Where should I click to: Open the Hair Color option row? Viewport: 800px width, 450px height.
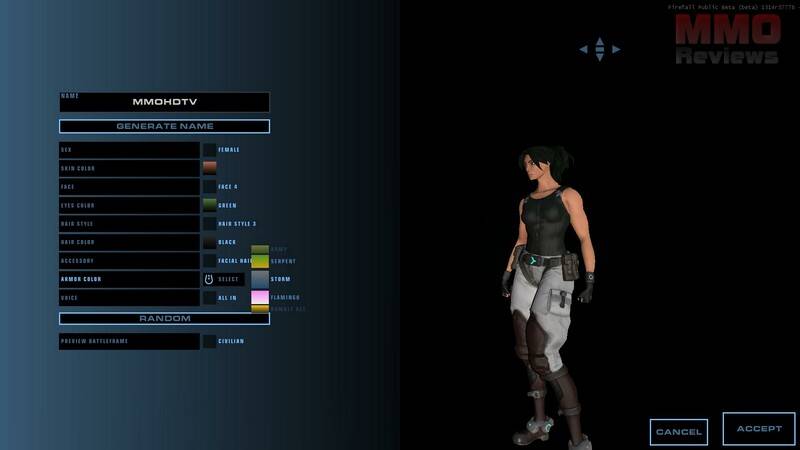129,242
